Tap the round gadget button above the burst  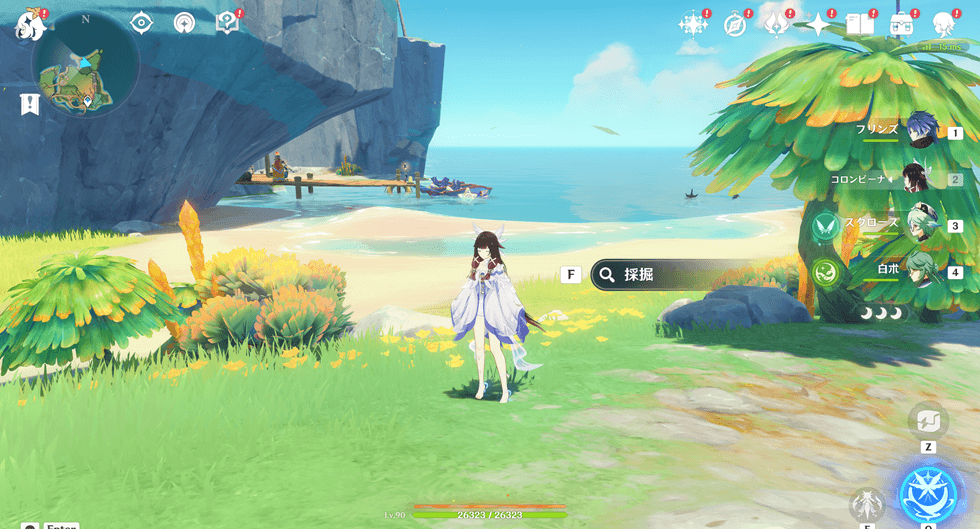pyautogui.click(x=927, y=422)
